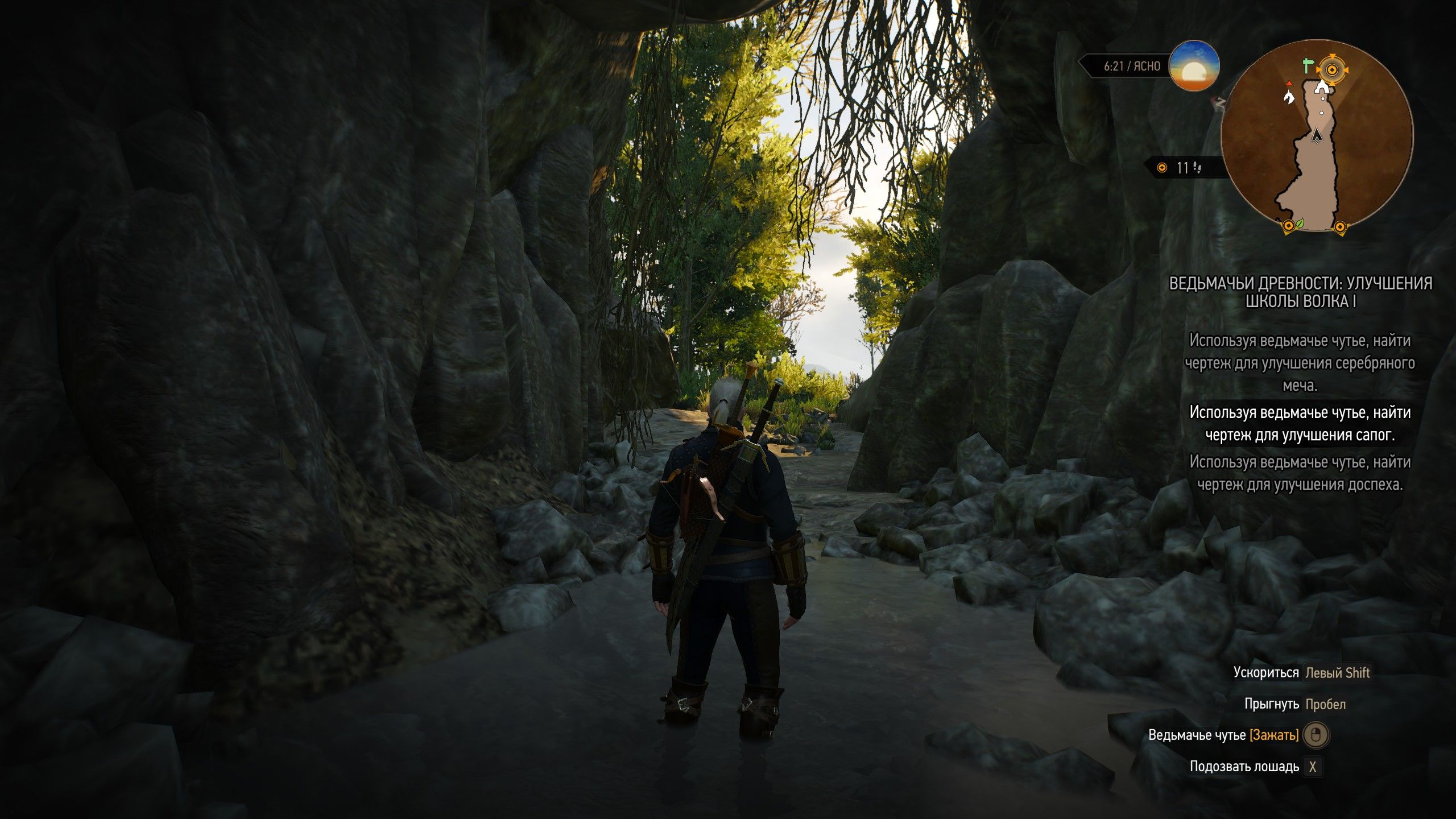
Task: Open the Wolf School upgrades quest title
Action: click(1300, 292)
